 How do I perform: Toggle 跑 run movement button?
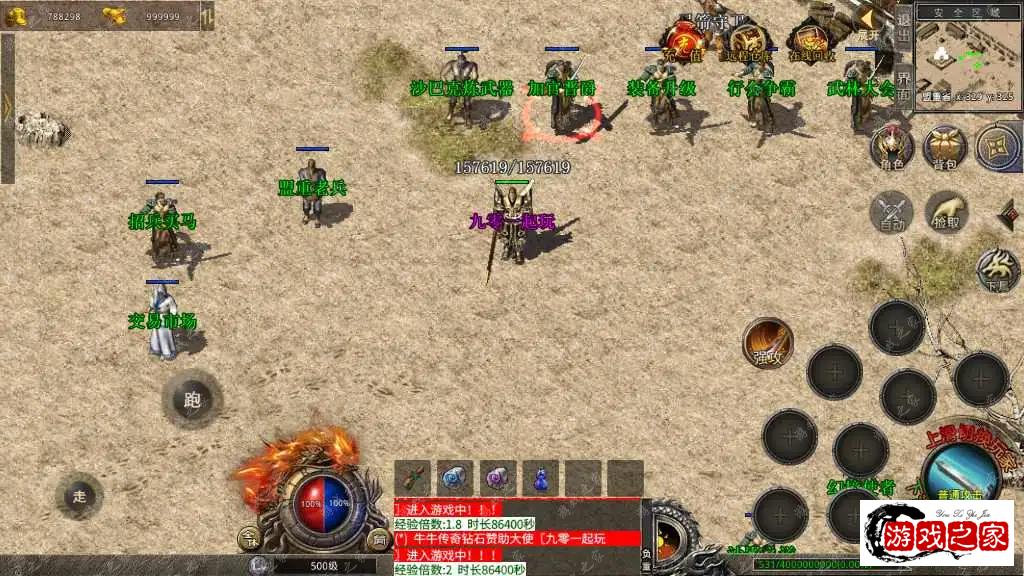tap(192, 400)
